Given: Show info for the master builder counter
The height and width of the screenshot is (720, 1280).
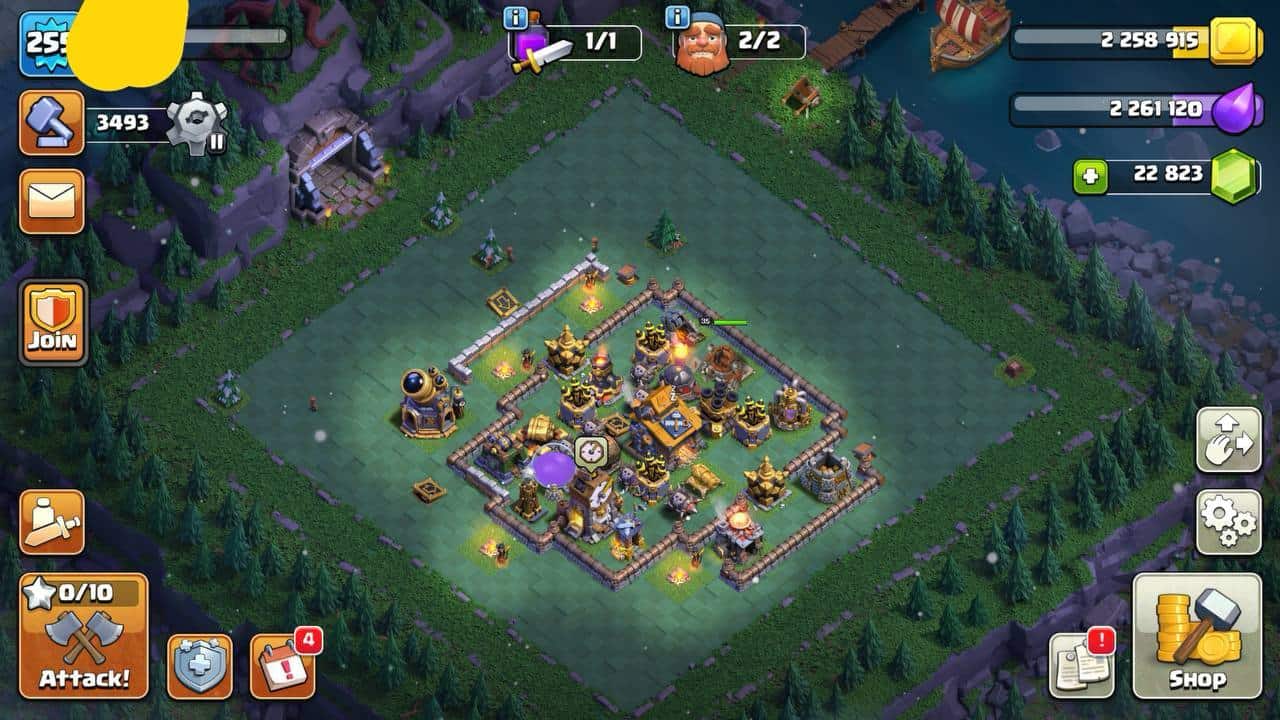Looking at the screenshot, I should (x=678, y=17).
